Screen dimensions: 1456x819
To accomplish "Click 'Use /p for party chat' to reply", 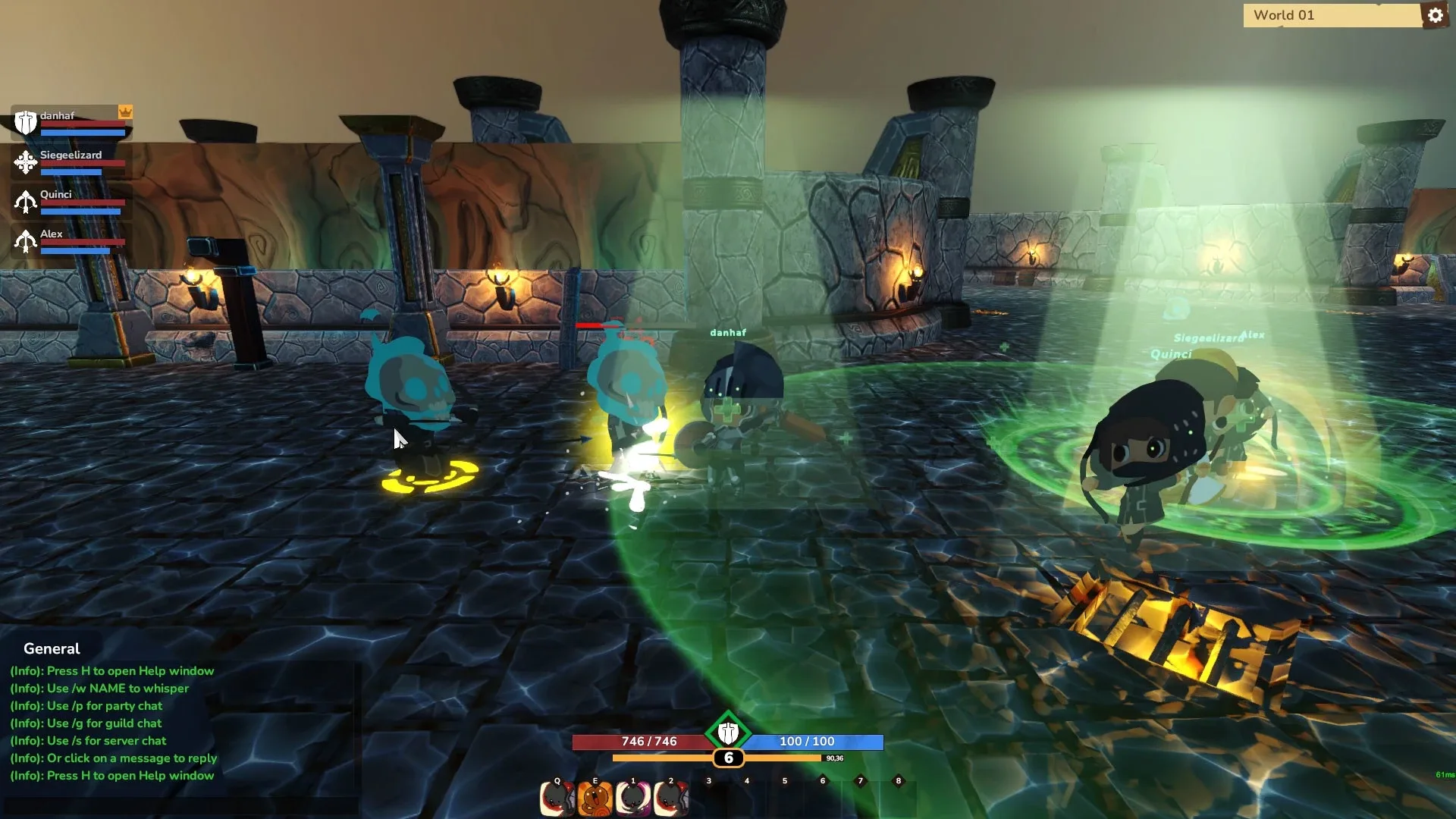I will 86,706.
